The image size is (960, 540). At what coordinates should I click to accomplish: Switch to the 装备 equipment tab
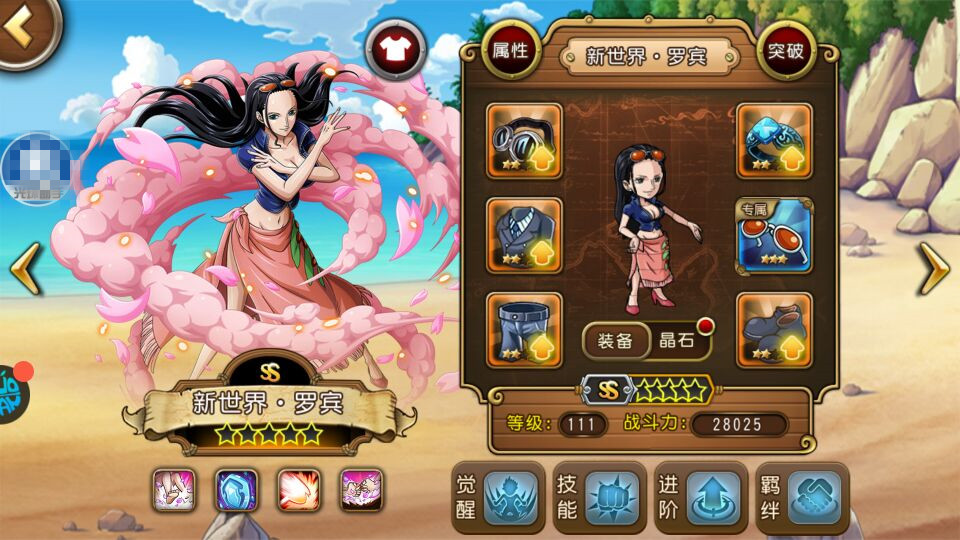point(616,341)
